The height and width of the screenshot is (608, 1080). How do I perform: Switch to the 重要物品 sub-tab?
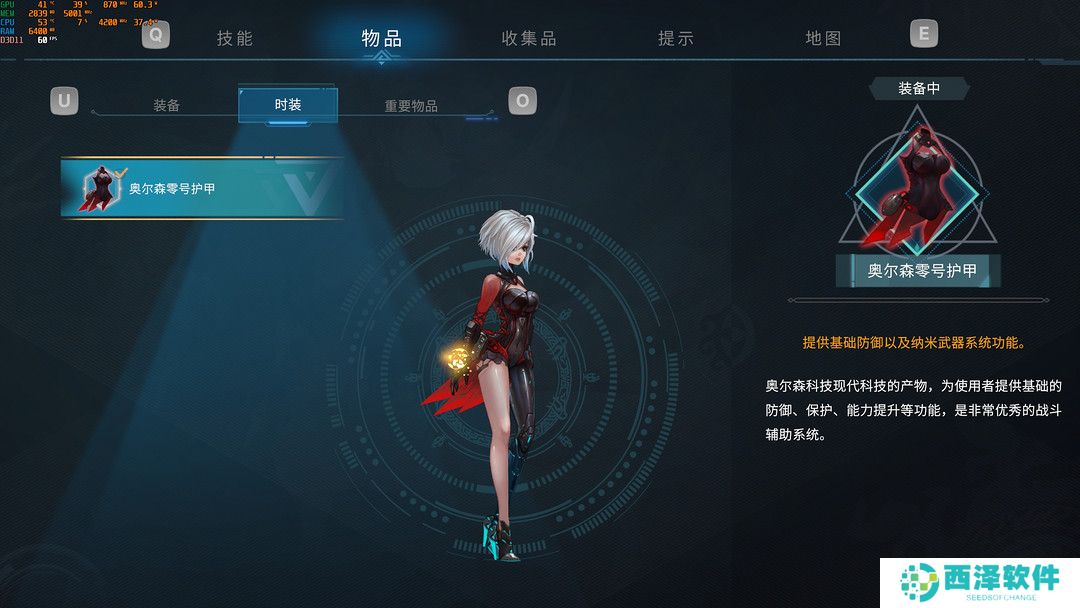coord(411,106)
